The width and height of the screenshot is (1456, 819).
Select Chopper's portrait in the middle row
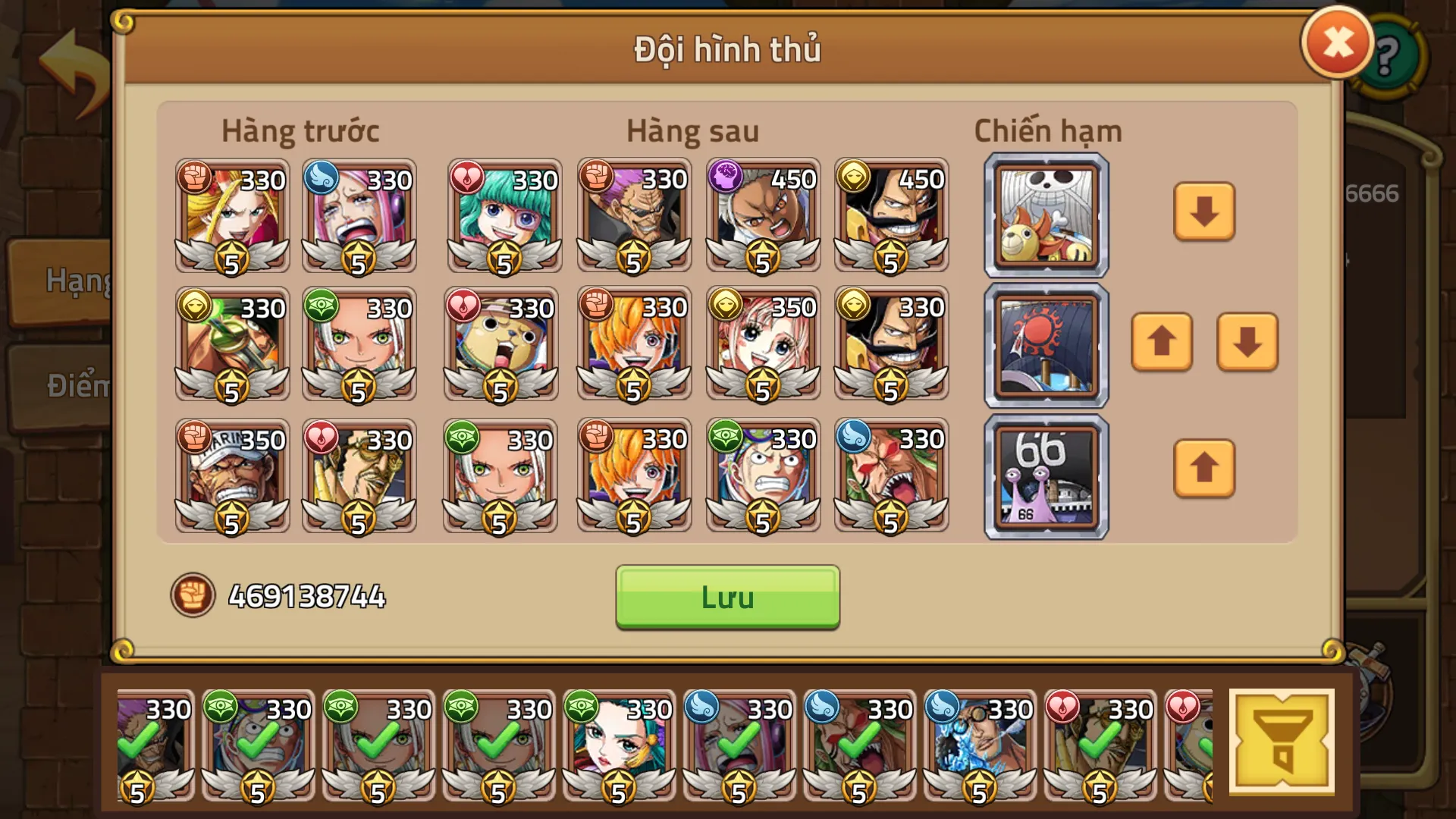[501, 345]
